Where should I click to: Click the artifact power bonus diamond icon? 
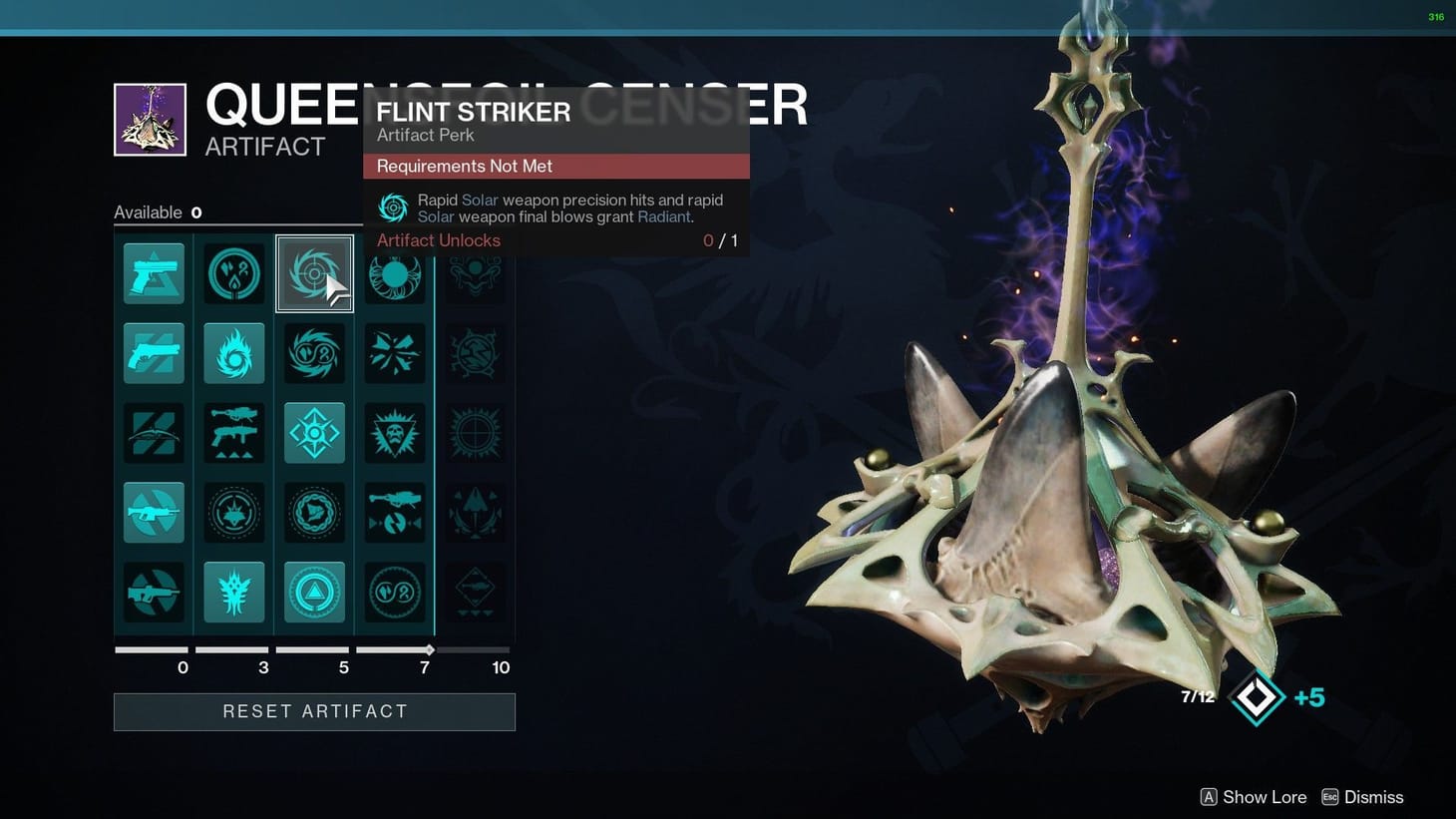coord(1256,697)
